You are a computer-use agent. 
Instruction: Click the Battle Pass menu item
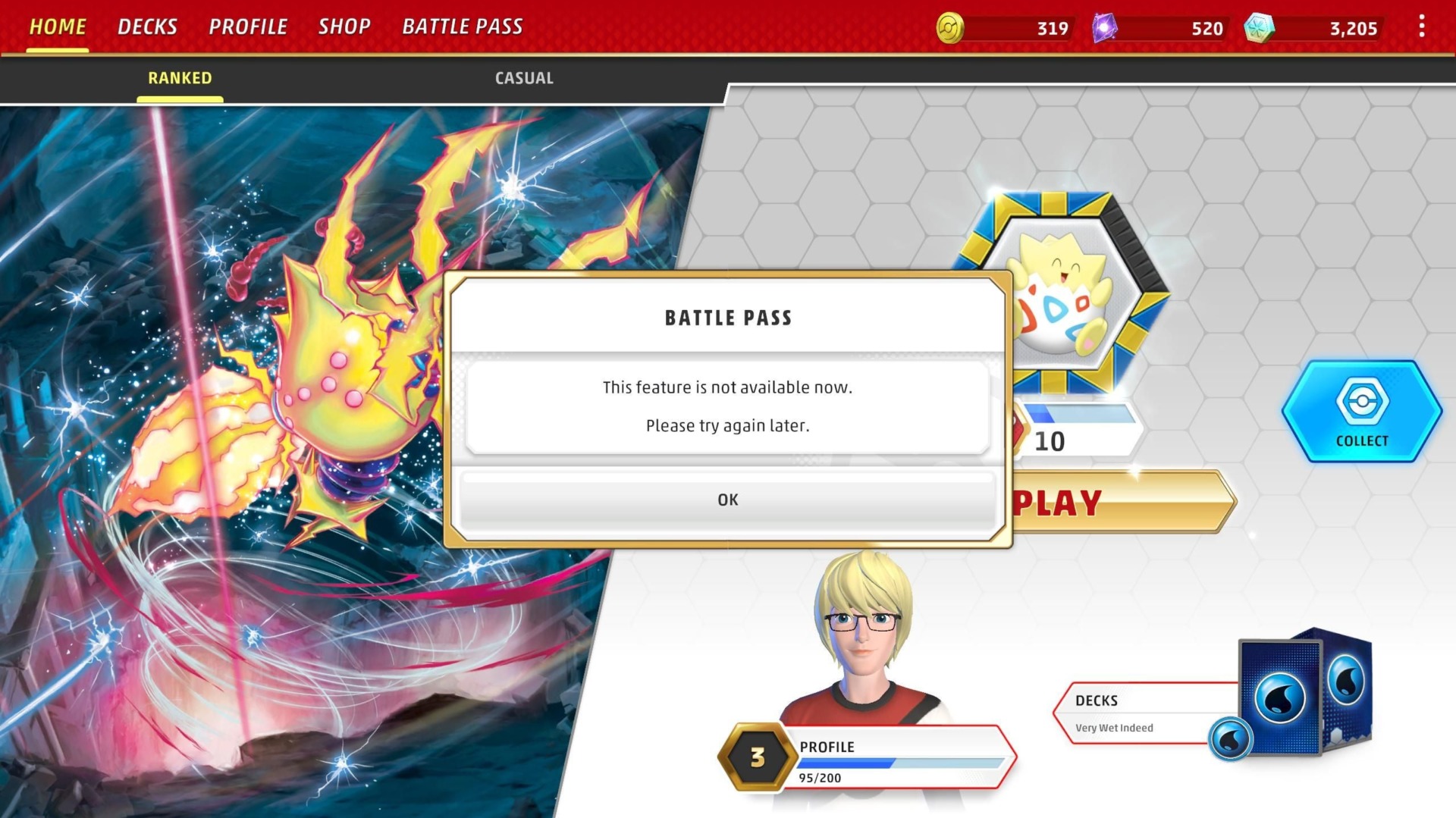tap(463, 26)
